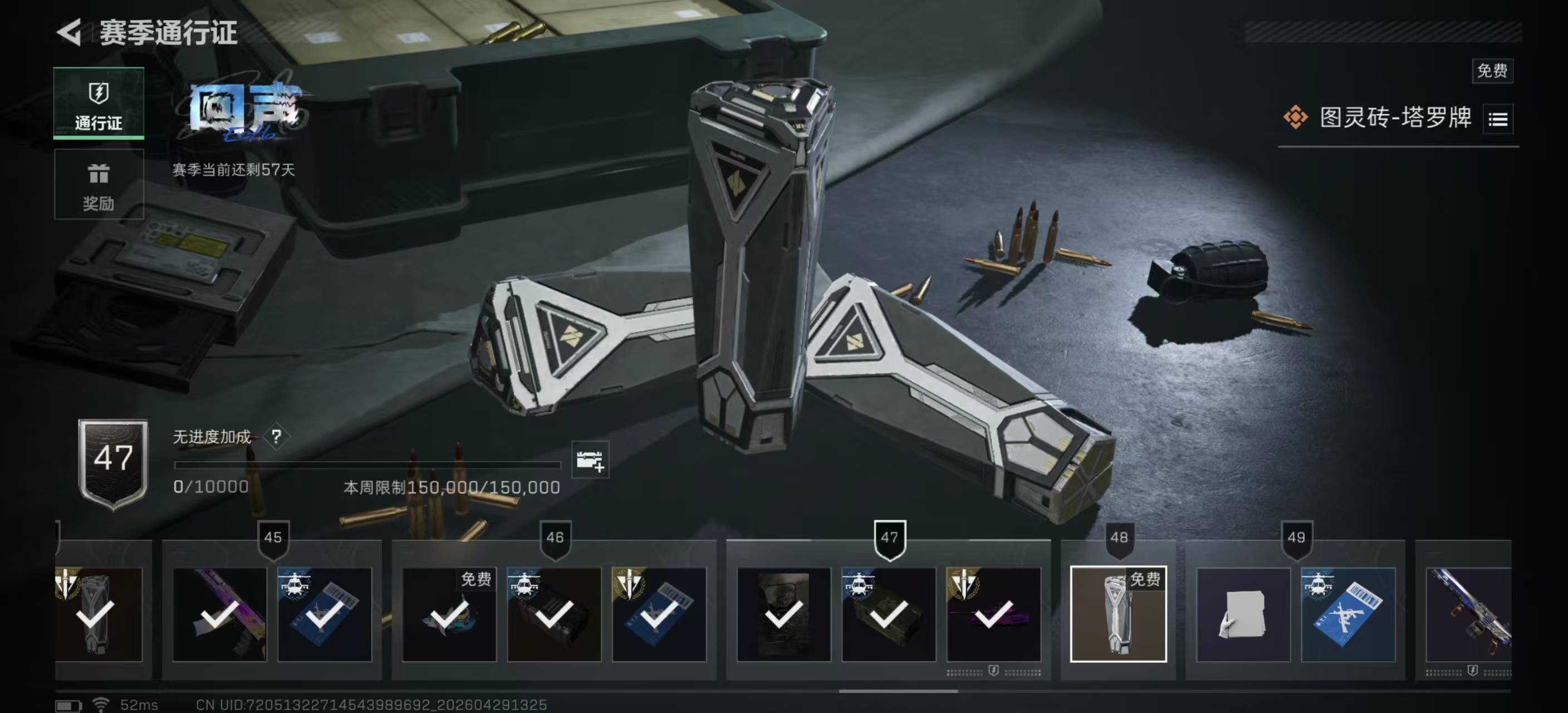This screenshot has width=1568, height=713.
Task: Select the level 46 free fish reward
Action: coord(449,614)
